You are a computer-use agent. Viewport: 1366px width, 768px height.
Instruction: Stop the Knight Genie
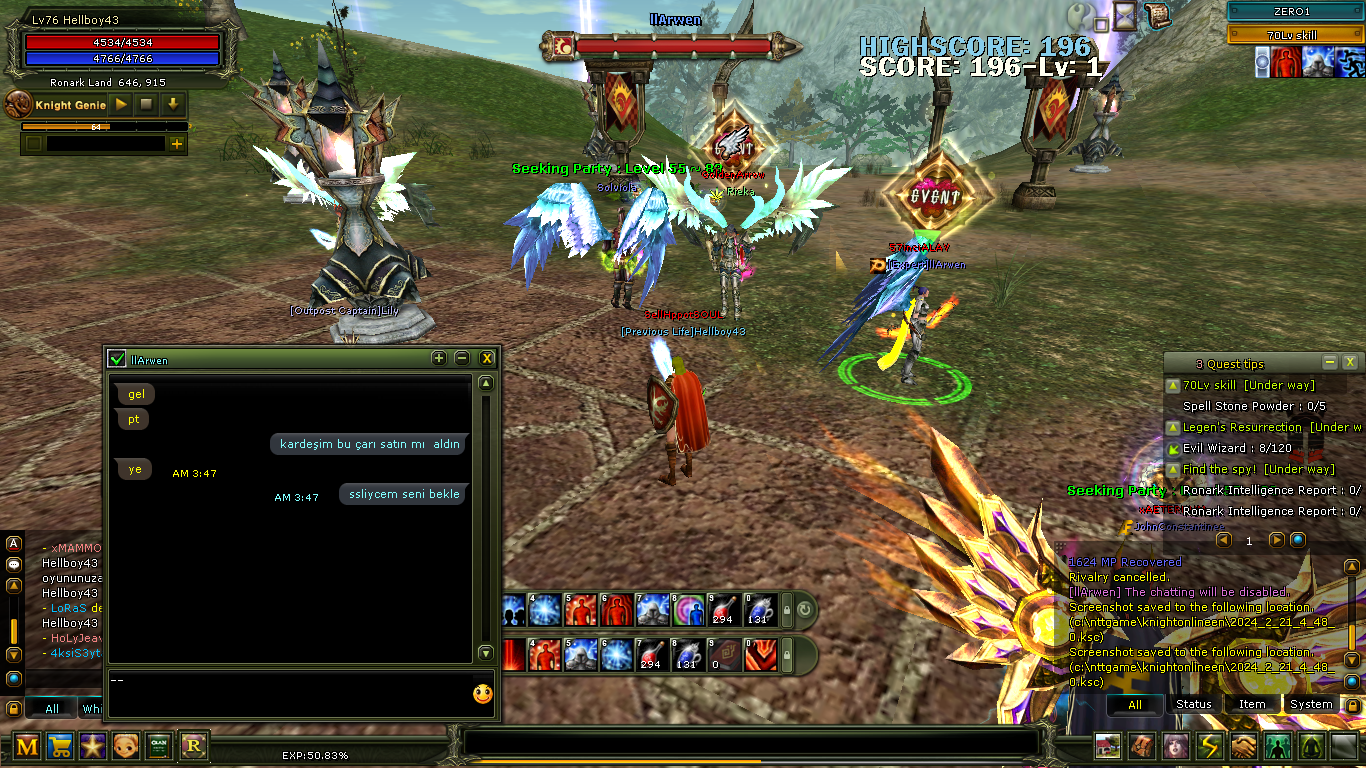tap(146, 104)
